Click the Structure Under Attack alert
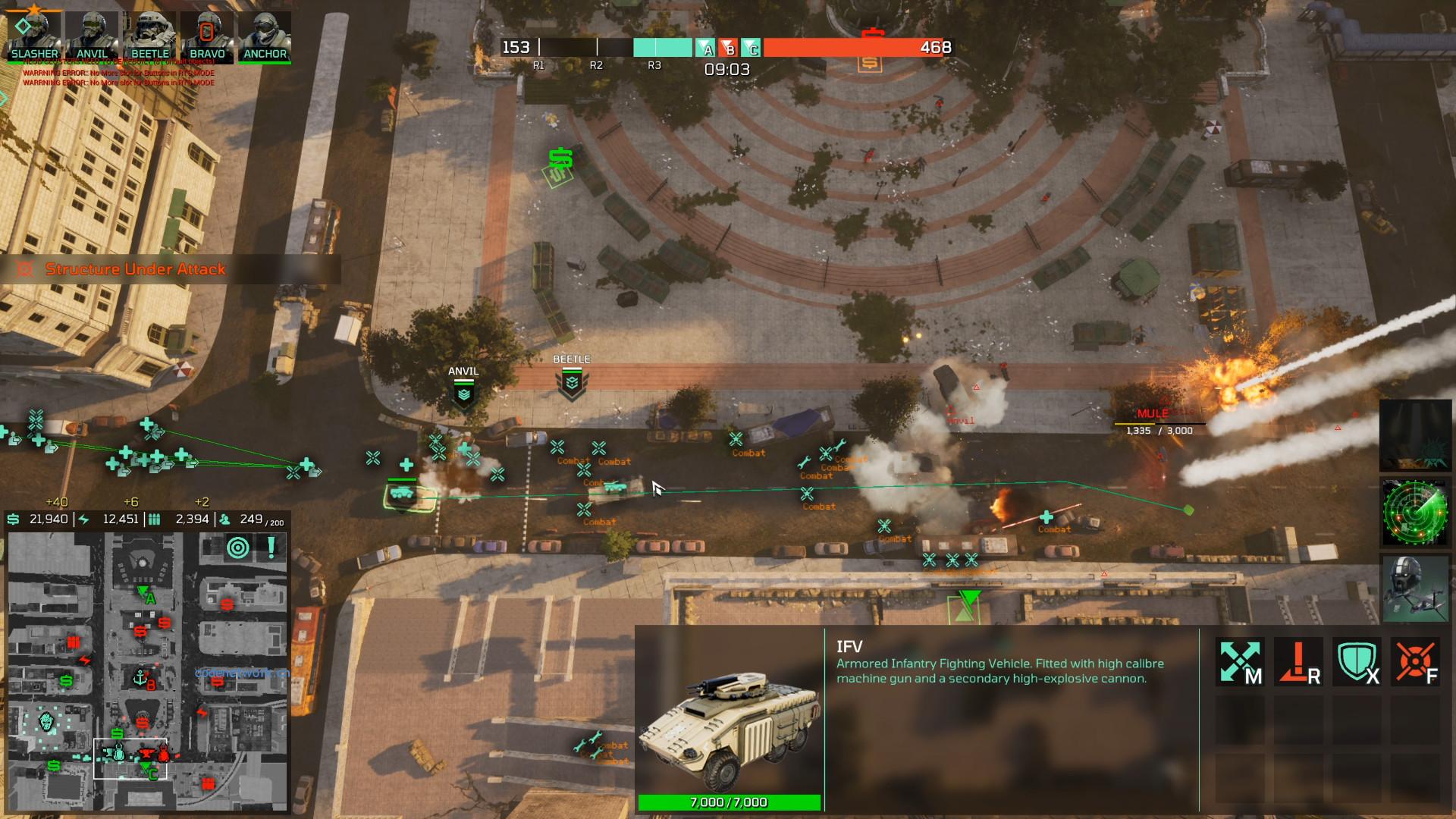Image resolution: width=1456 pixels, height=819 pixels. pyautogui.click(x=134, y=268)
